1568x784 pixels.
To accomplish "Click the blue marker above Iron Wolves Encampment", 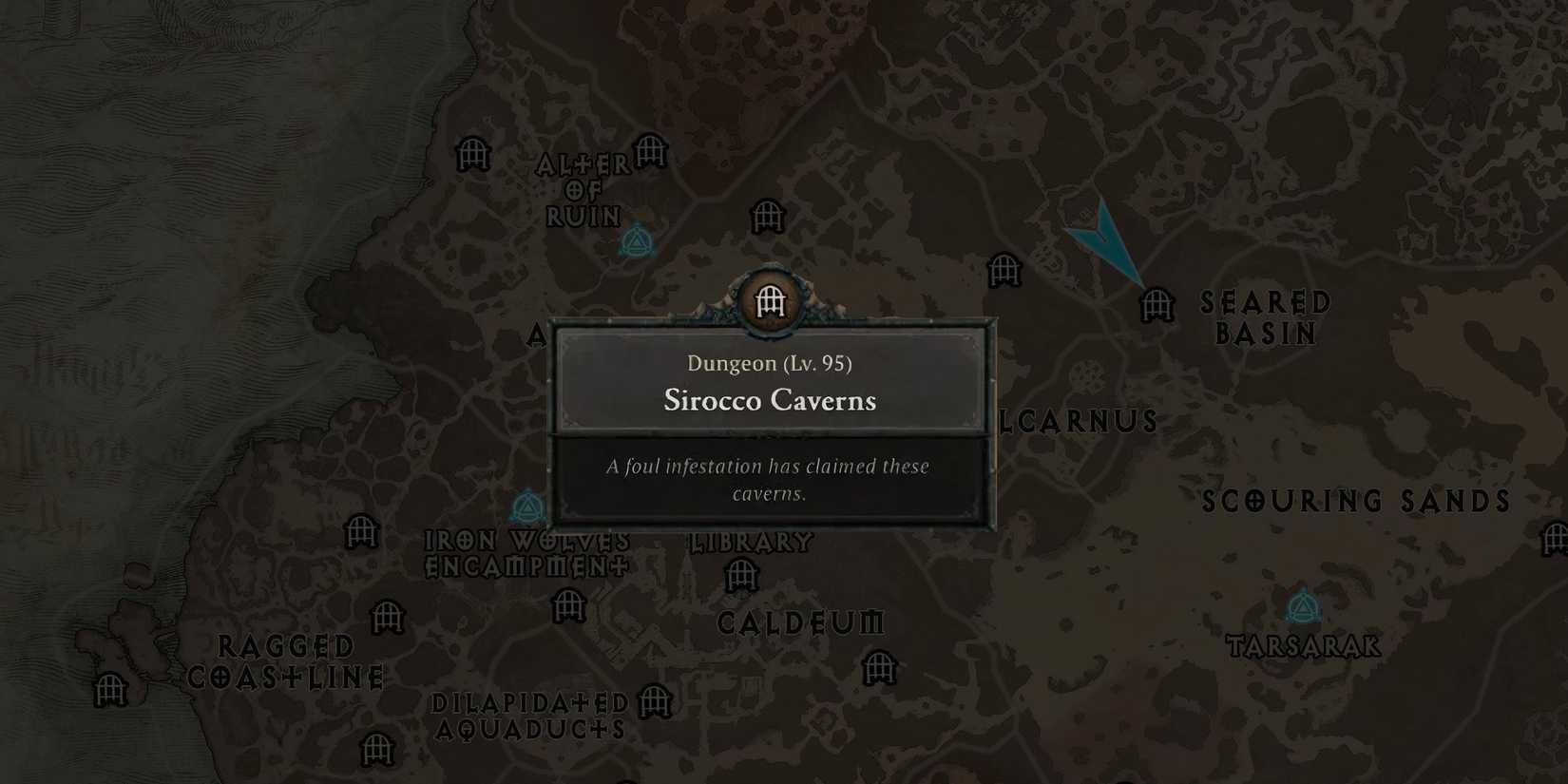I will pos(528,507).
